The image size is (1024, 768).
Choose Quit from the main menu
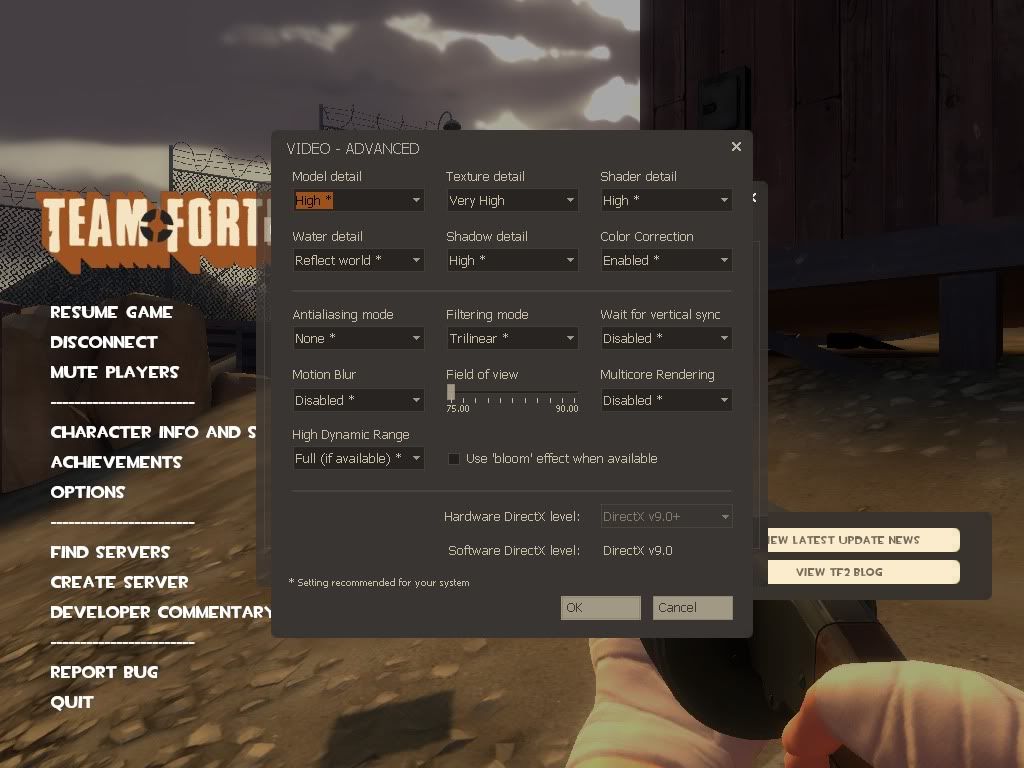72,702
